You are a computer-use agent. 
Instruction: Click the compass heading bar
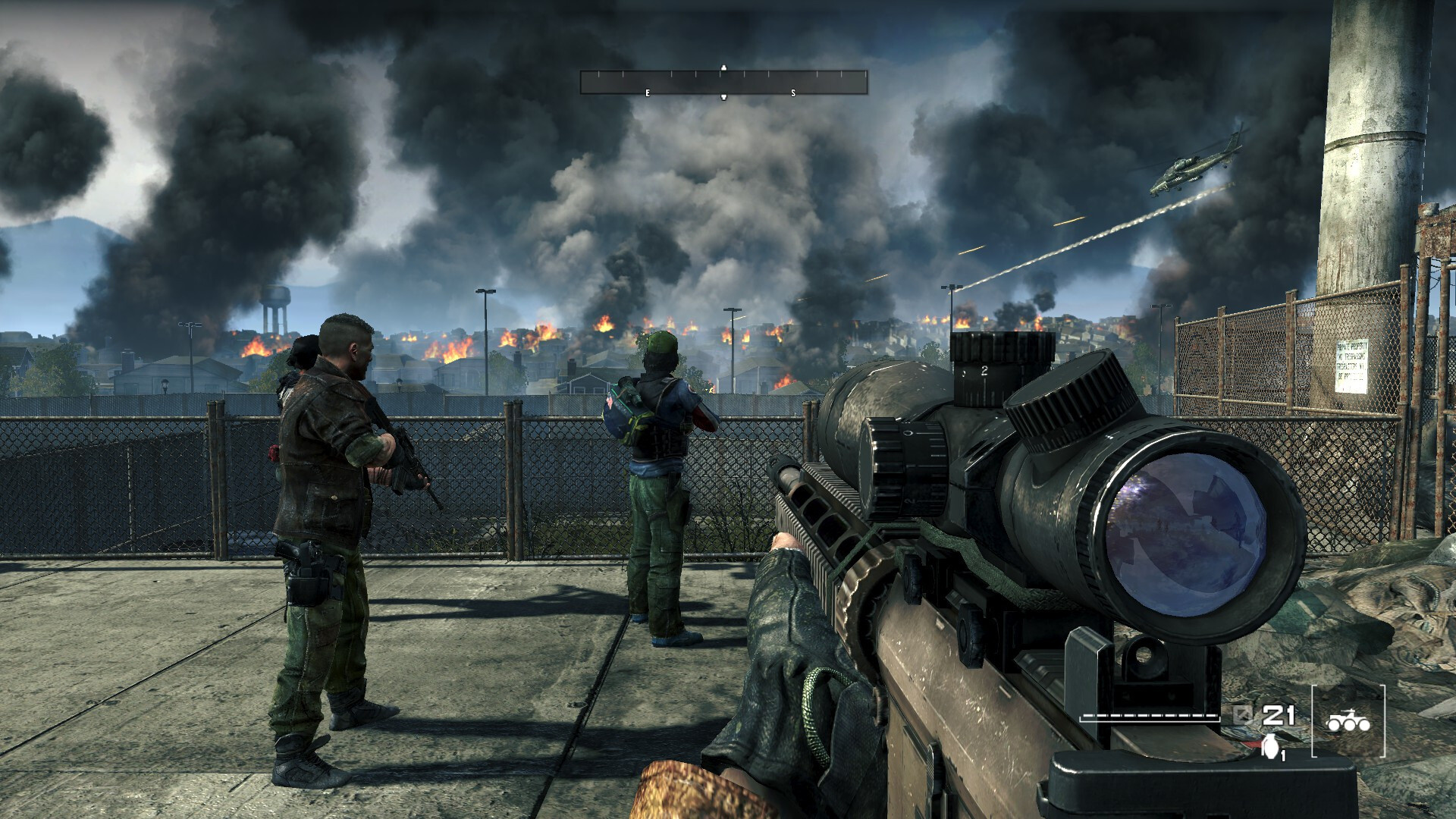click(x=723, y=82)
